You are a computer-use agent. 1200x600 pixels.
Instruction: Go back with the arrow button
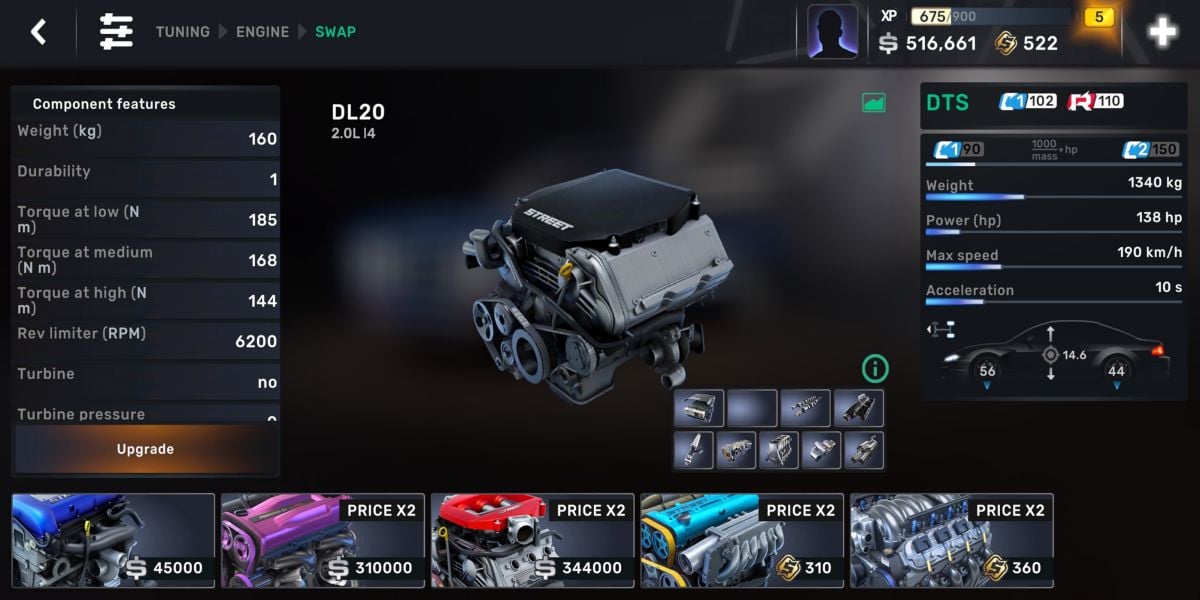point(38,32)
